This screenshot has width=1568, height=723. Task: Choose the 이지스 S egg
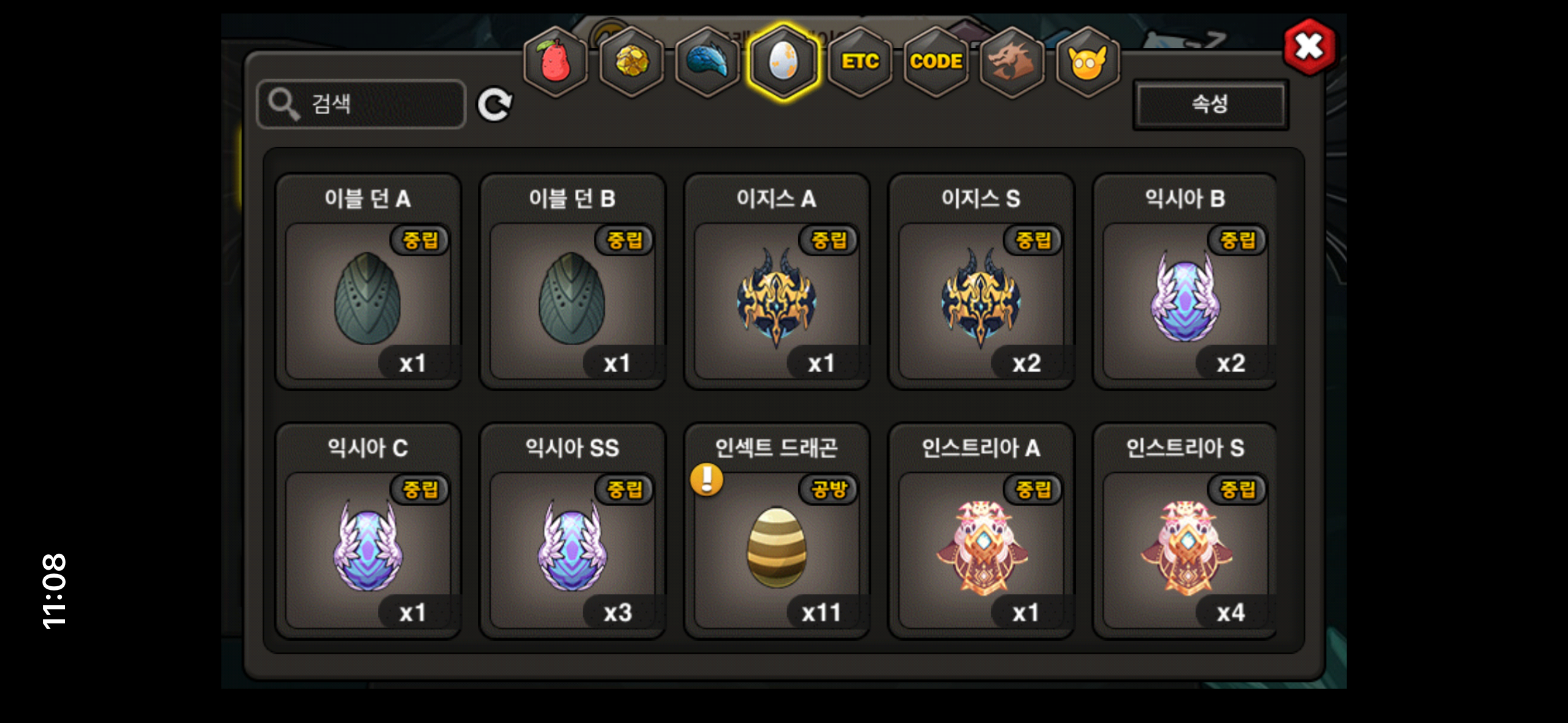click(x=981, y=300)
